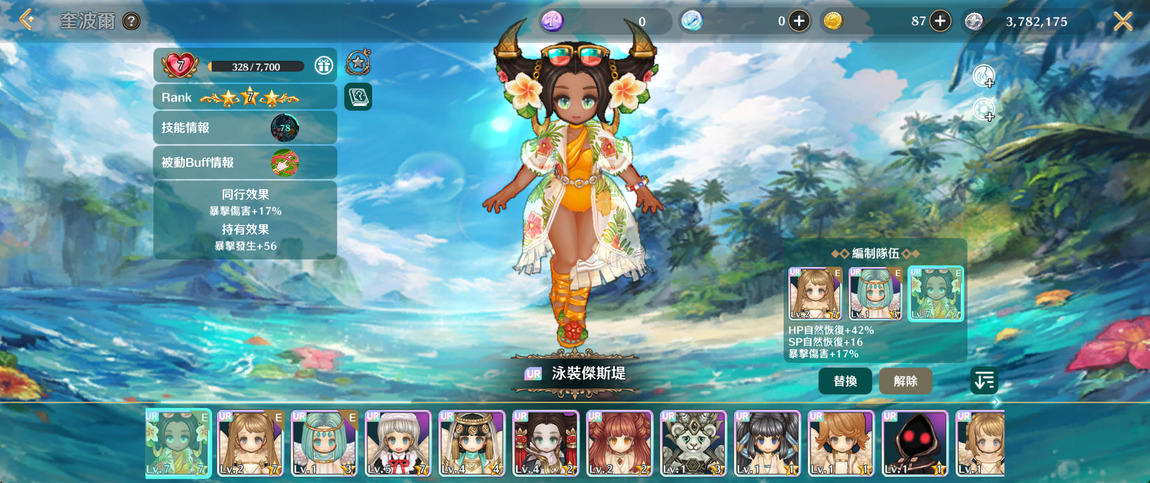Viewport: 1150px width, 483px height.
Task: Open the 被動Buff情報 passive buff panel
Action: click(245, 162)
